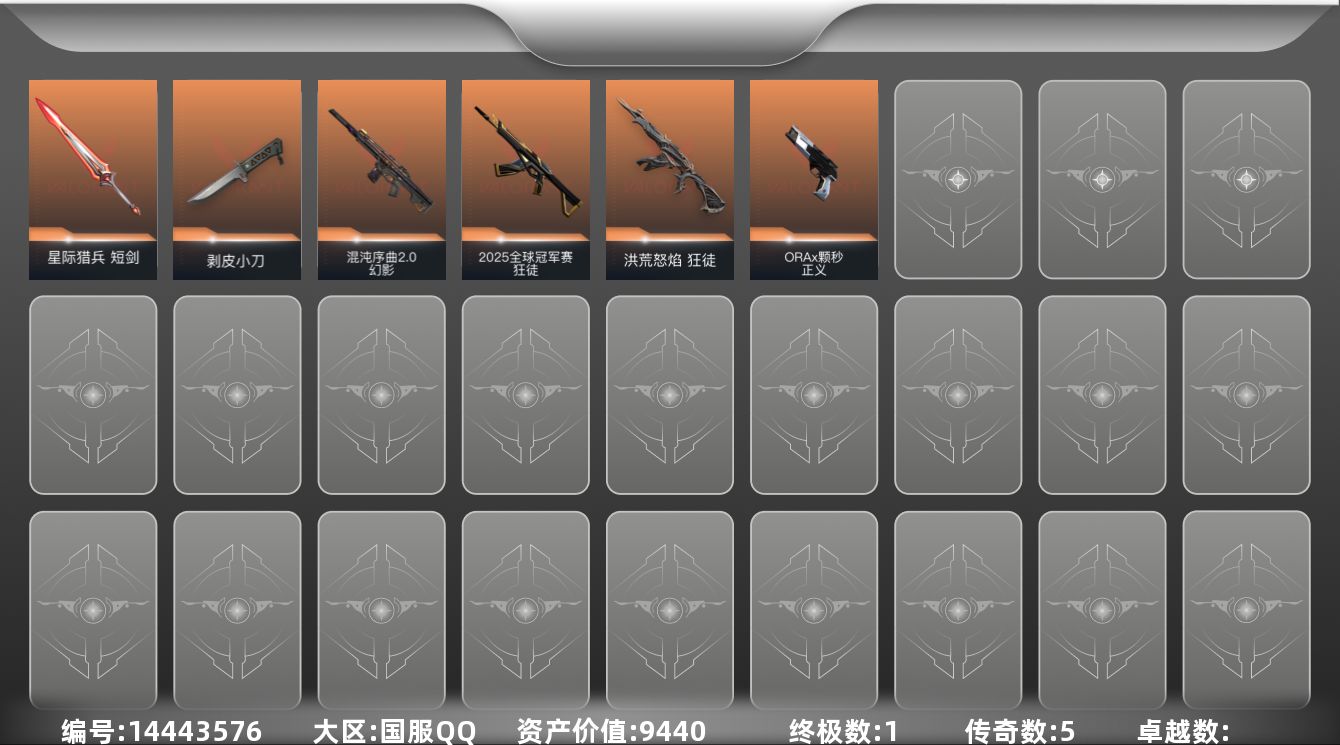Click the empty slot beside ORAx颗秒 正义
The image size is (1340, 745).
pyautogui.click(x=957, y=178)
